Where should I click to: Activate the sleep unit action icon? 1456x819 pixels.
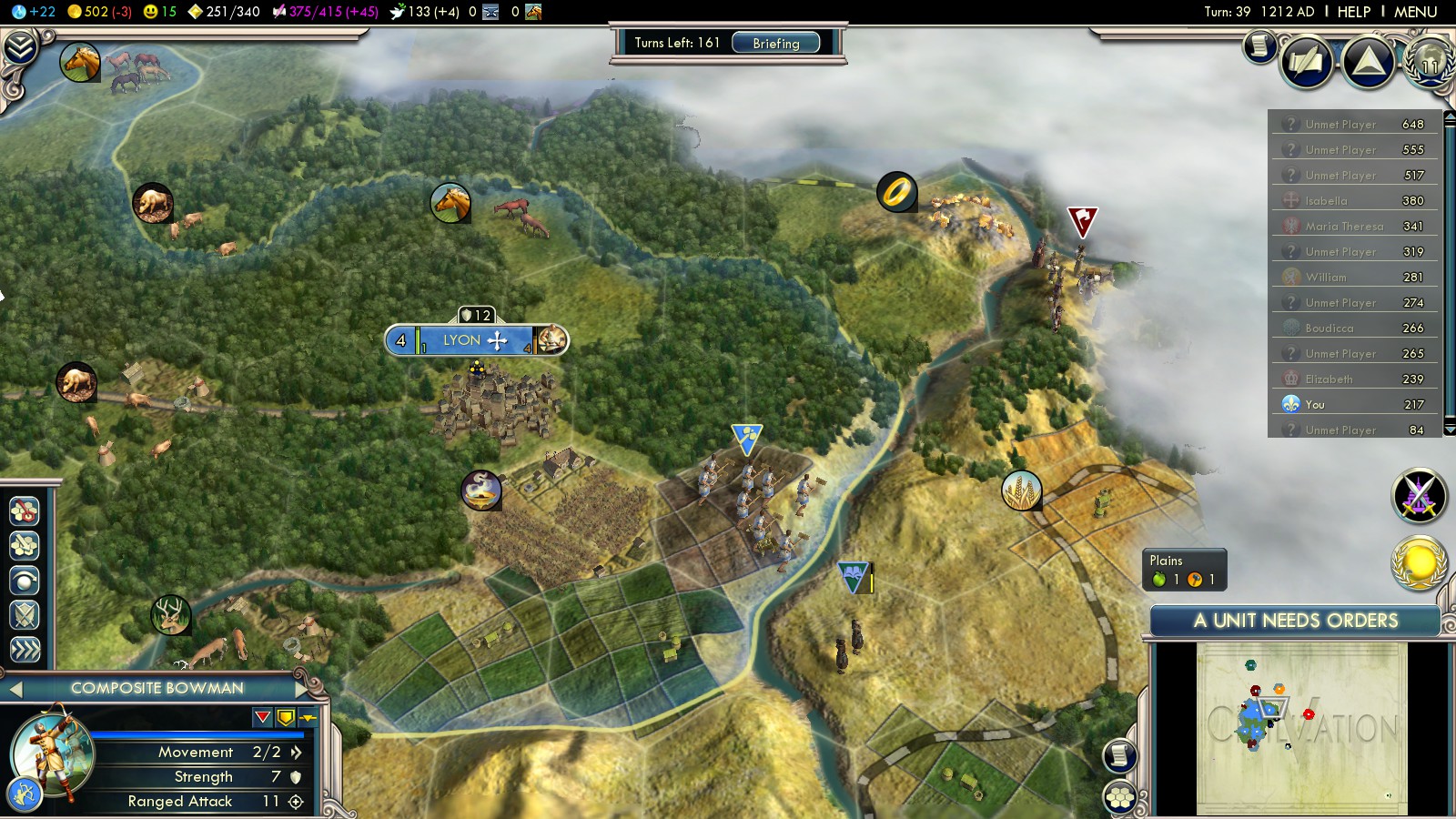(25, 580)
